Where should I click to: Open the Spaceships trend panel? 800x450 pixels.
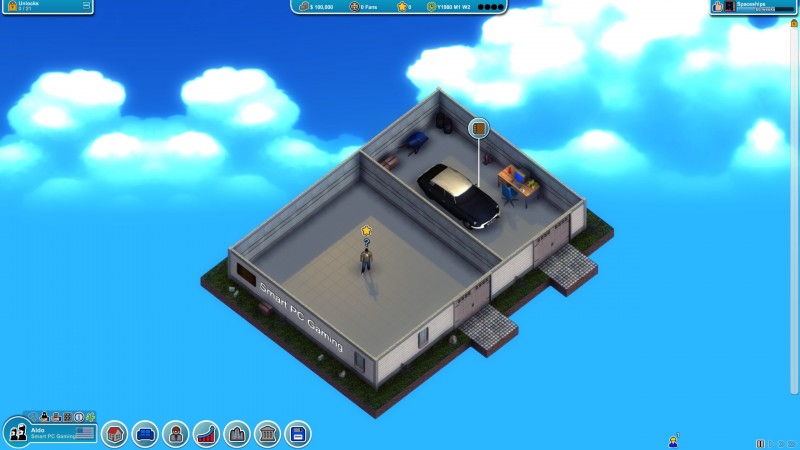tap(755, 6)
